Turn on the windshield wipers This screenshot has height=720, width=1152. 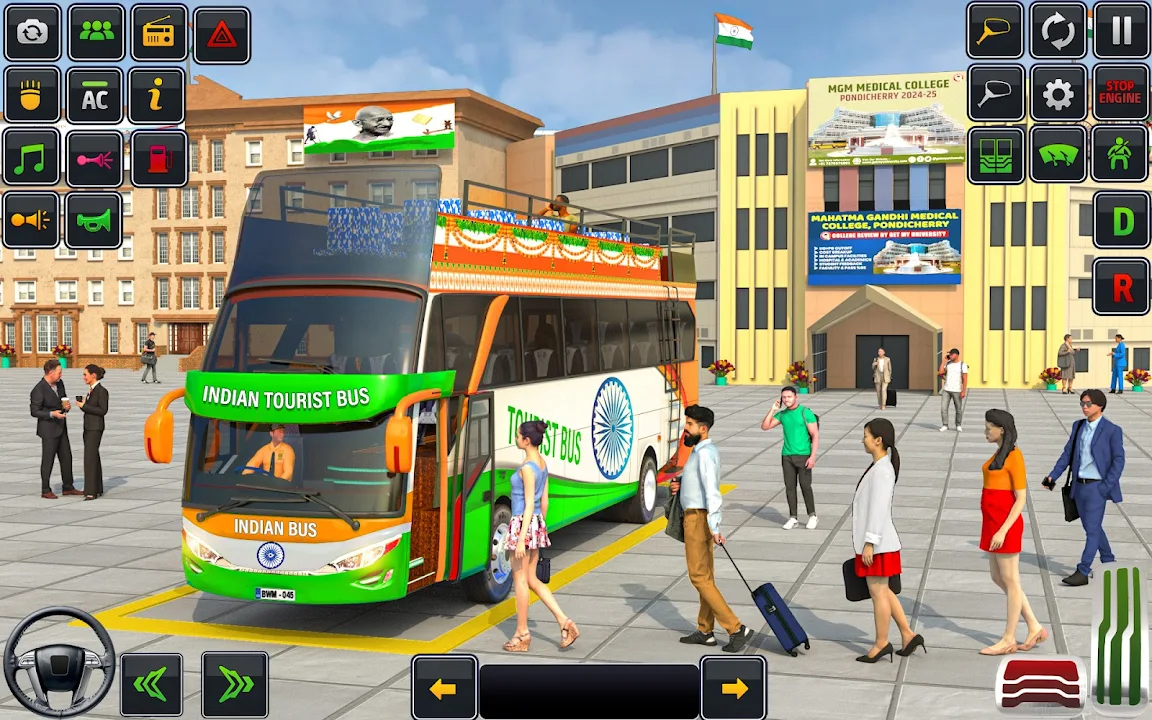click(x=1058, y=155)
